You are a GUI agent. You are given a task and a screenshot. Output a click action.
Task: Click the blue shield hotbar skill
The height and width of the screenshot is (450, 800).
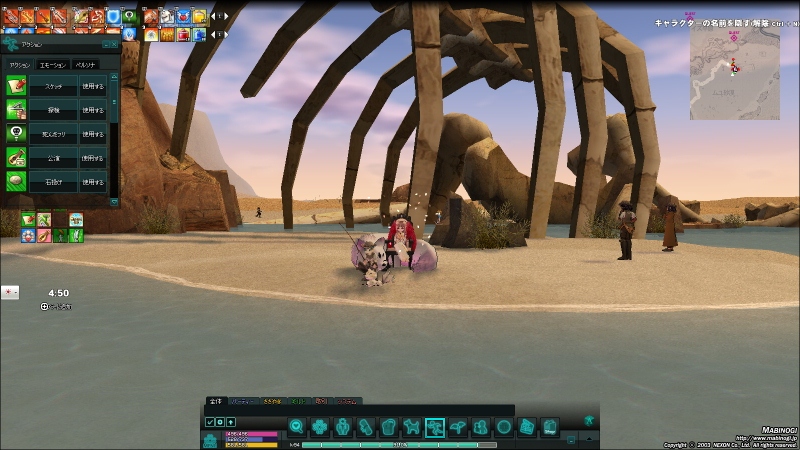pos(113,16)
